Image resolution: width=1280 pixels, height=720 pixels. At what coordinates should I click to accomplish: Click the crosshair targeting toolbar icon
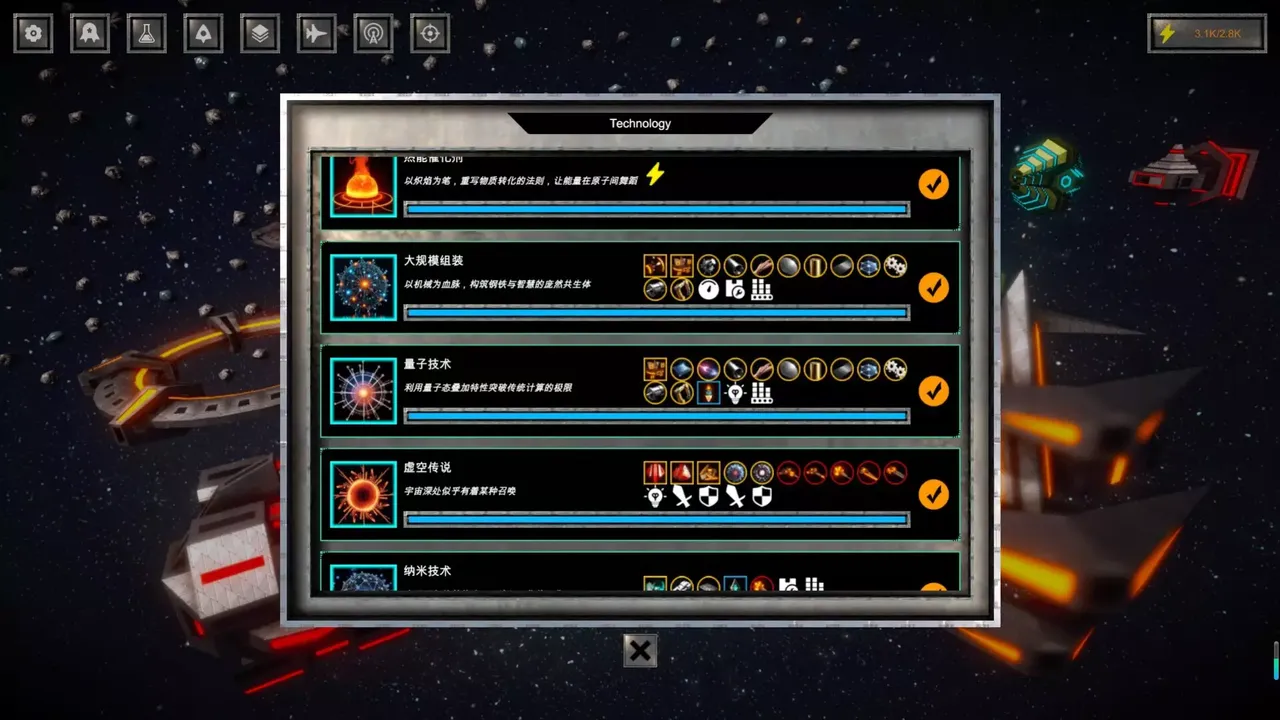coord(429,33)
